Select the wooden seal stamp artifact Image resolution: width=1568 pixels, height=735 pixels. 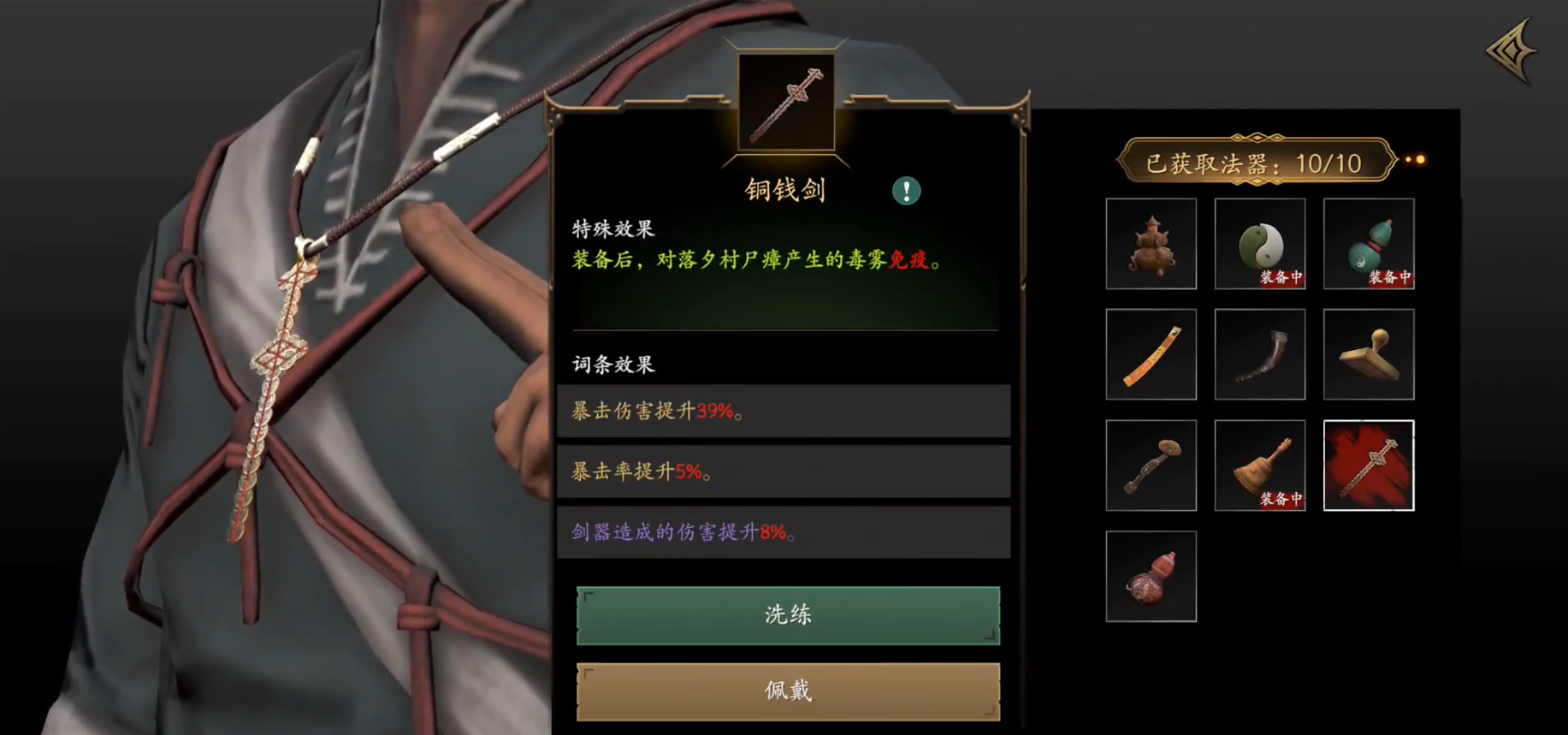[1369, 354]
